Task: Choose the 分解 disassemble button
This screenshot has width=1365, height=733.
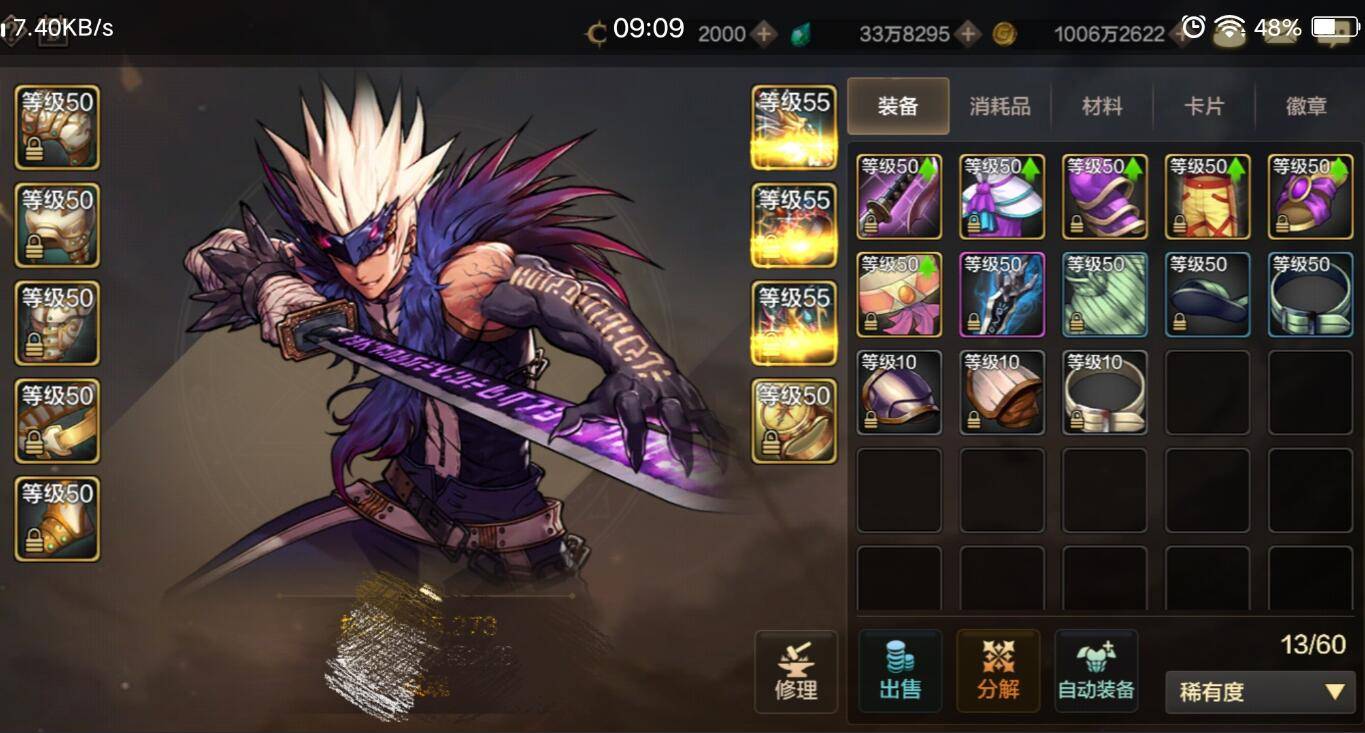Action: point(998,671)
